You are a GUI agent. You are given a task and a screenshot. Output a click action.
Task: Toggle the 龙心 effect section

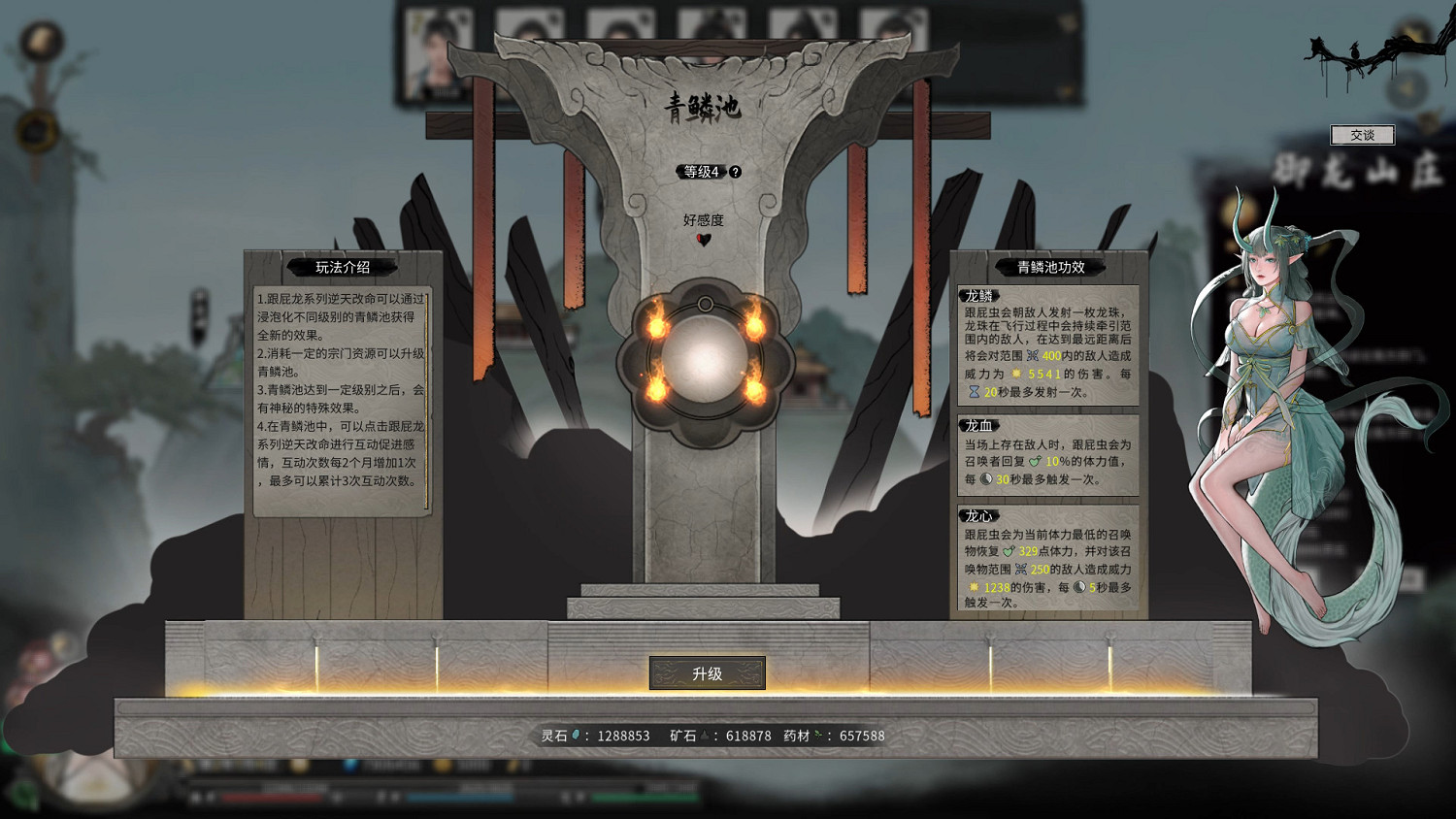(x=976, y=516)
